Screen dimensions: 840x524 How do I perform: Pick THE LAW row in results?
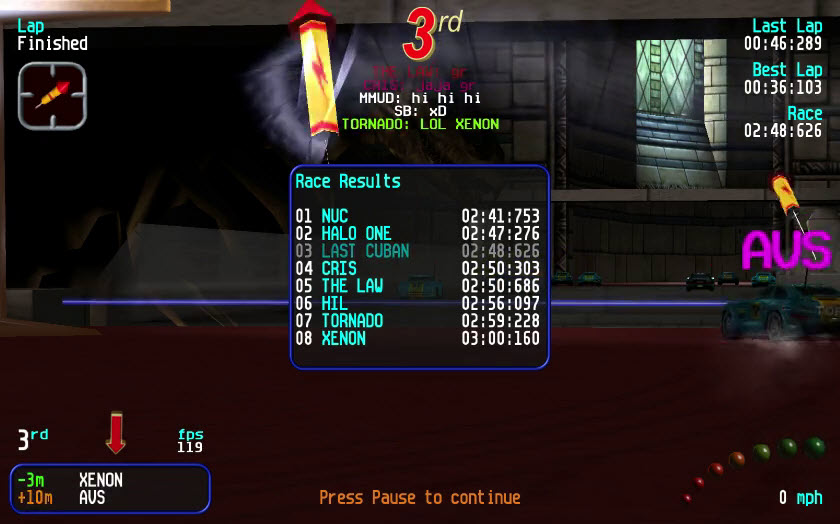point(417,286)
